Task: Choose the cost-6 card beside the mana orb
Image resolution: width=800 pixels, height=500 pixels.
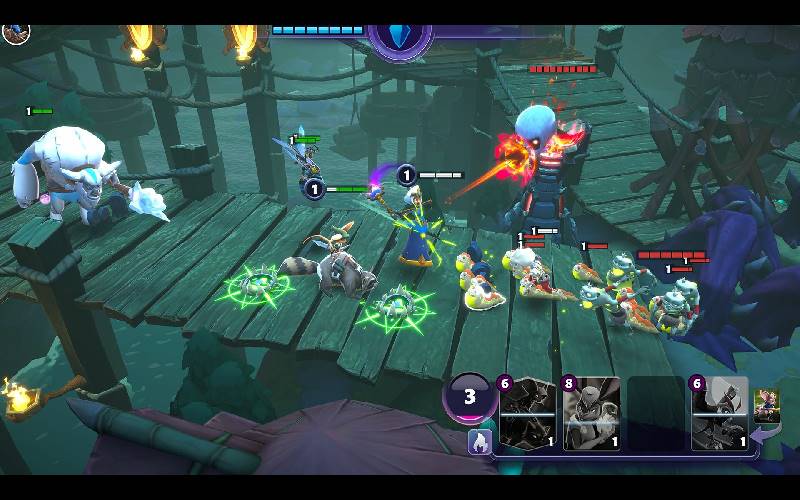Action: click(528, 414)
